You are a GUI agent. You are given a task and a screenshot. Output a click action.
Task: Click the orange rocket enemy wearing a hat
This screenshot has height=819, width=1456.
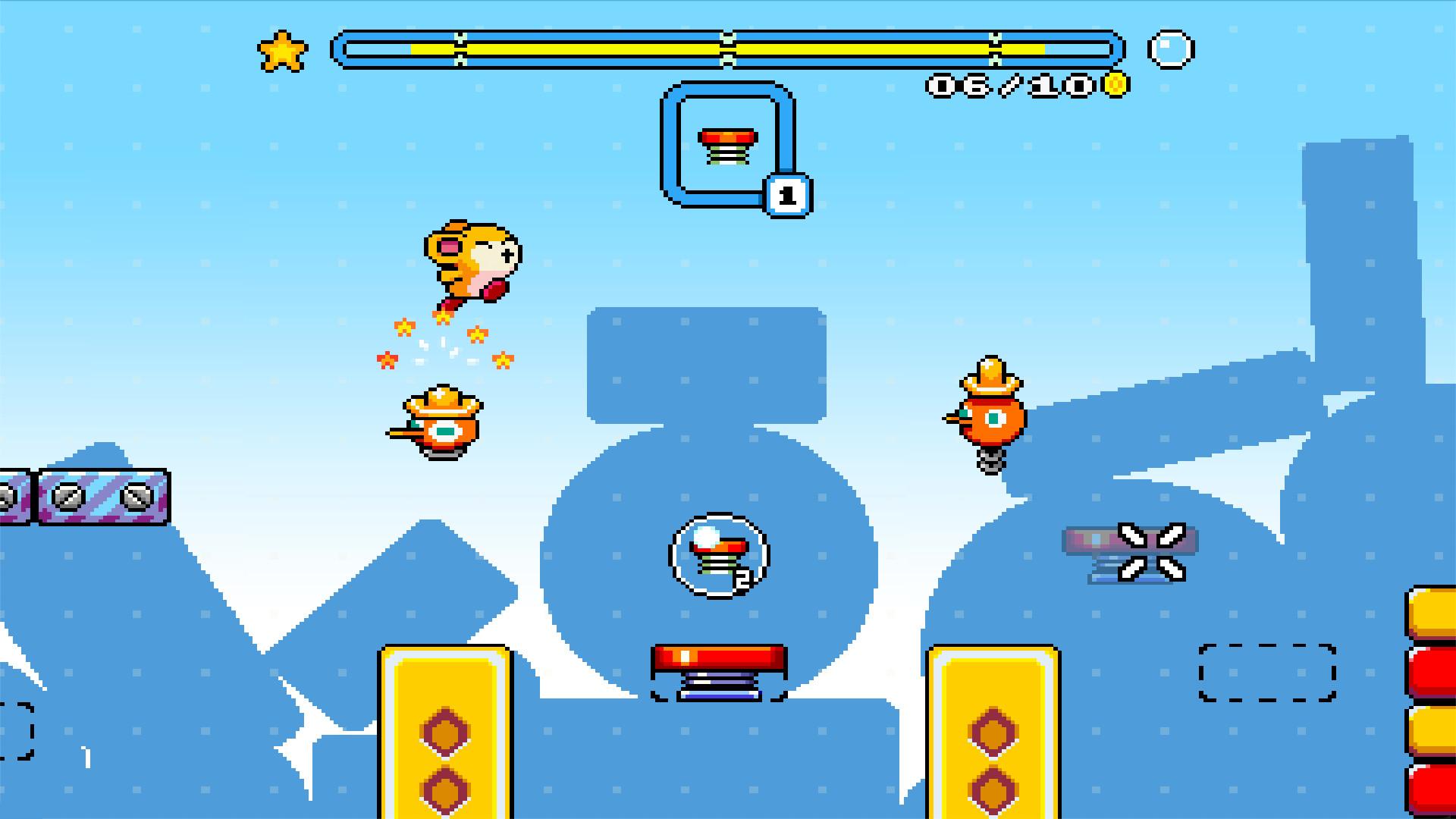point(438,421)
